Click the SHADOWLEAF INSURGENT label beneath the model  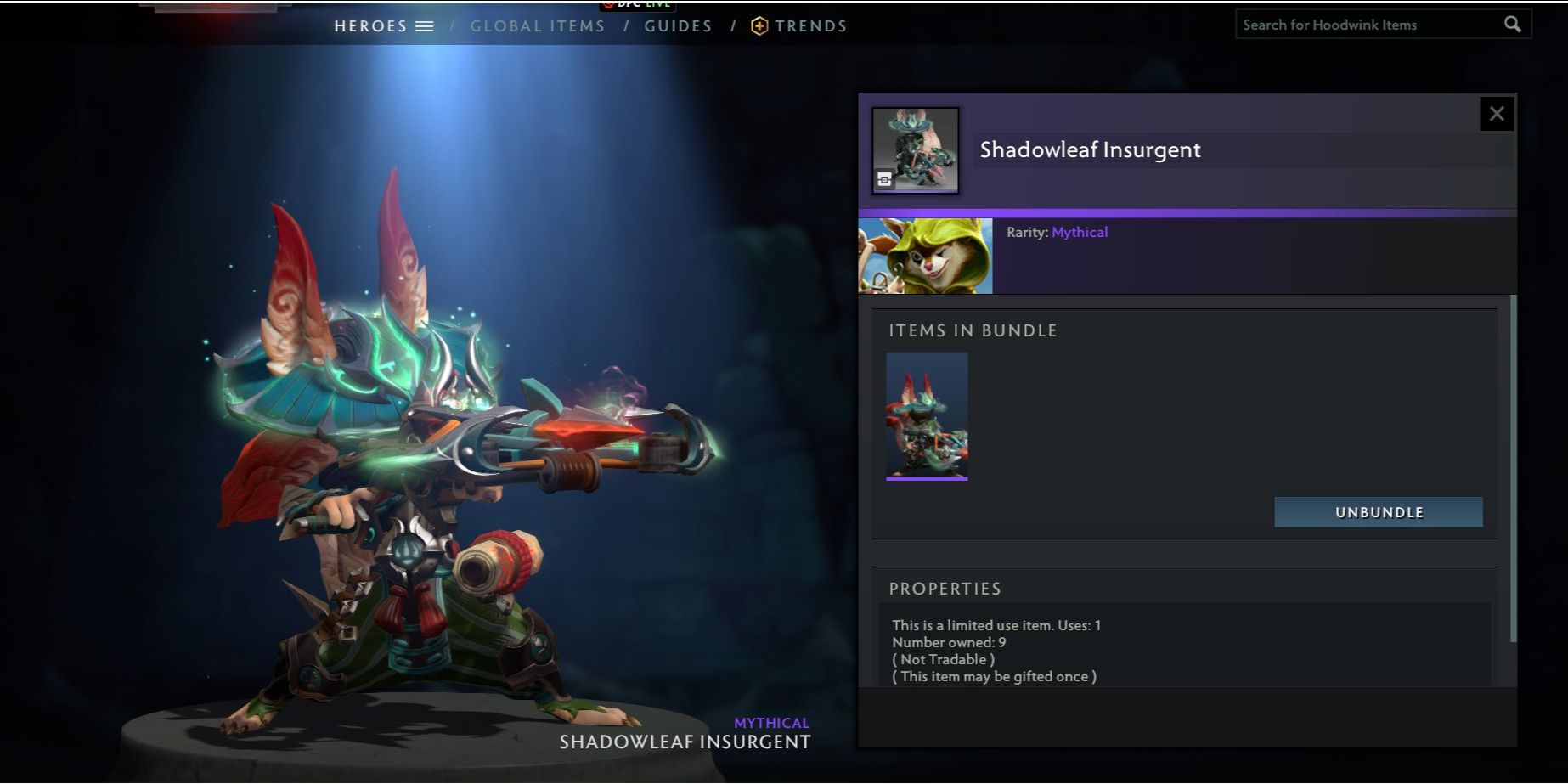coord(685,742)
